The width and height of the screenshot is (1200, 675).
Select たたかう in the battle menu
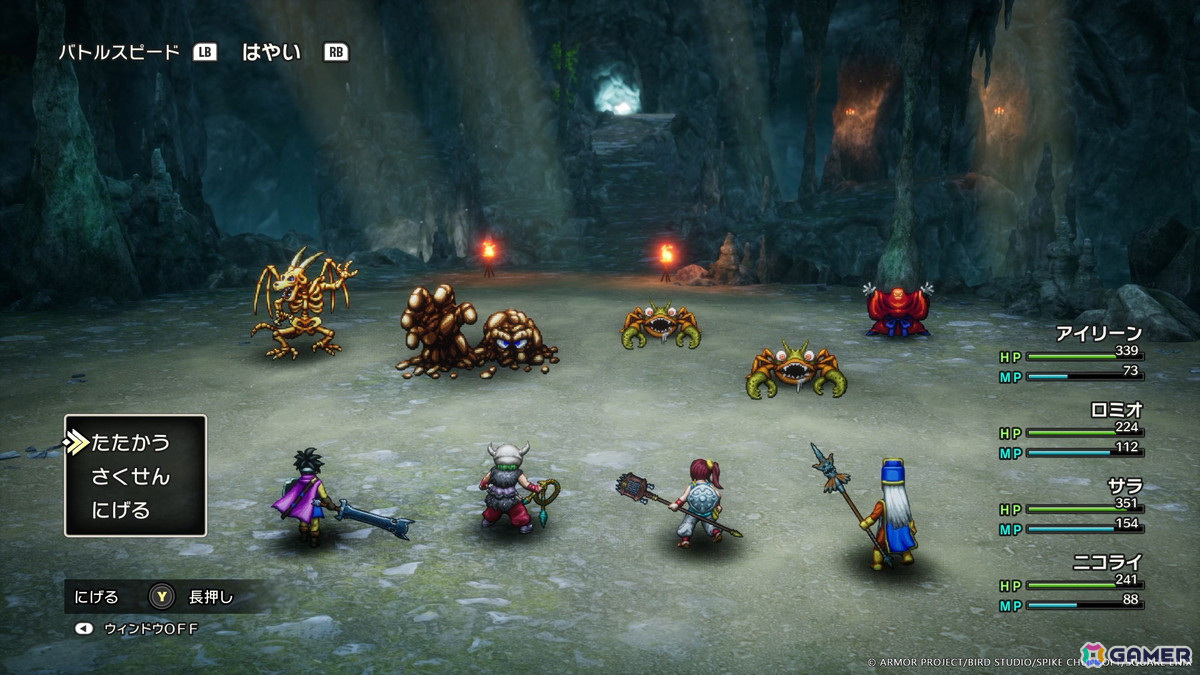130,442
